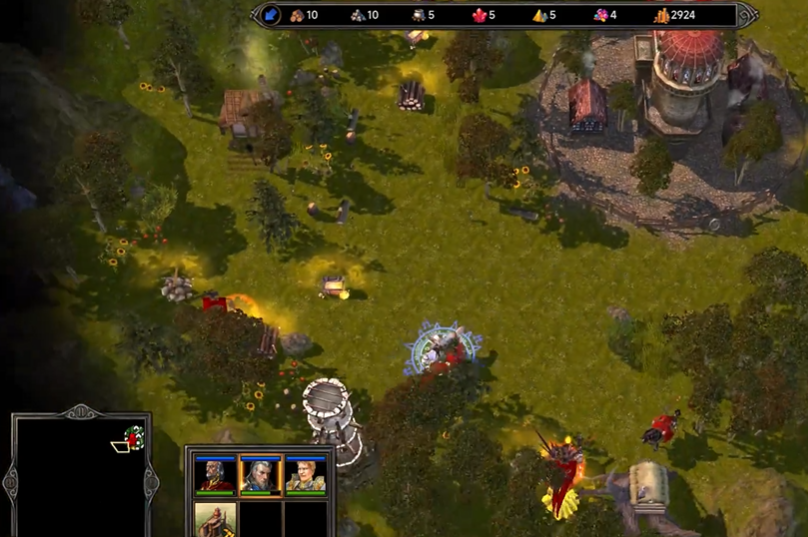Screen dimensions: 808x537
Task: Select the blonde hero in armor
Action: click(305, 474)
